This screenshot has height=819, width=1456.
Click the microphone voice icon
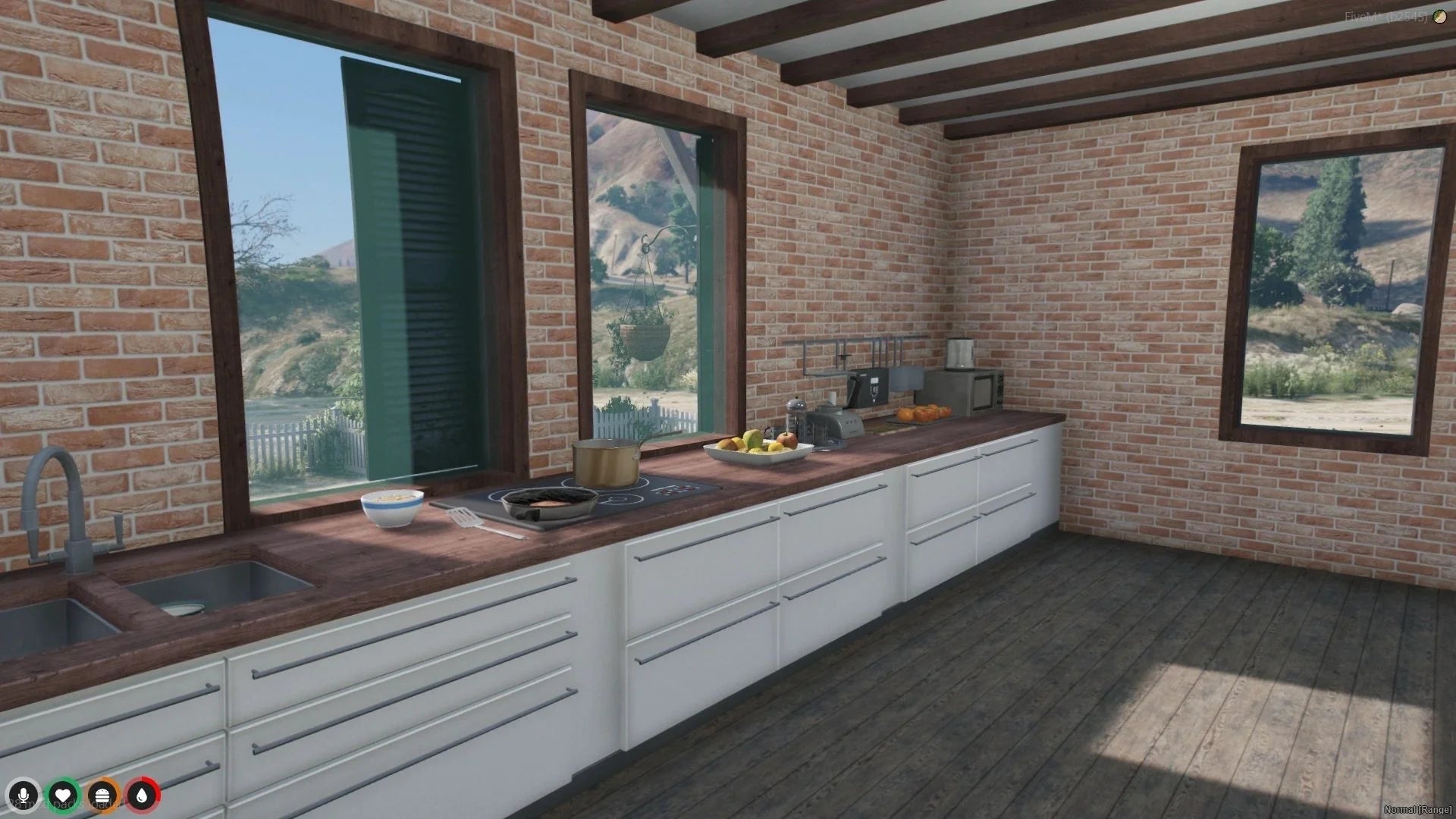tap(24, 795)
